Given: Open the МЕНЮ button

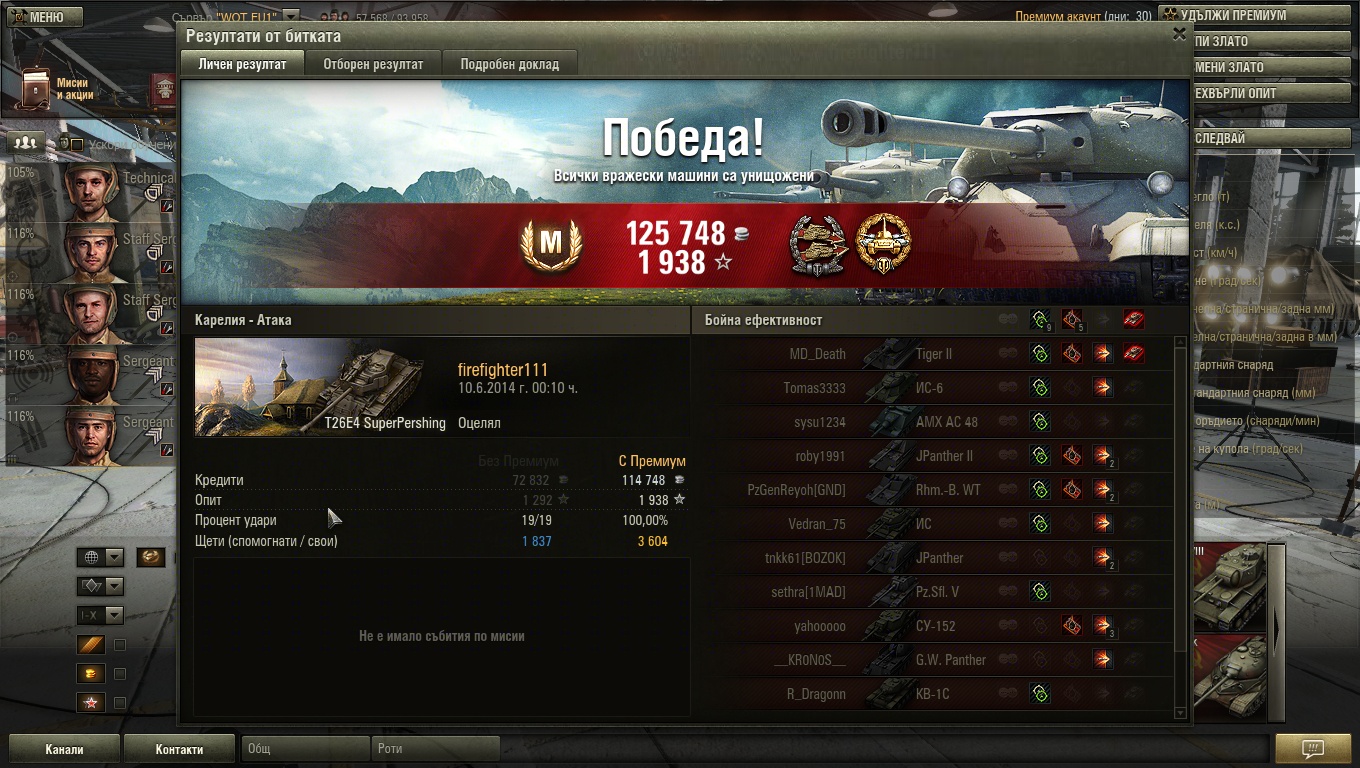Looking at the screenshot, I should coord(42,17).
